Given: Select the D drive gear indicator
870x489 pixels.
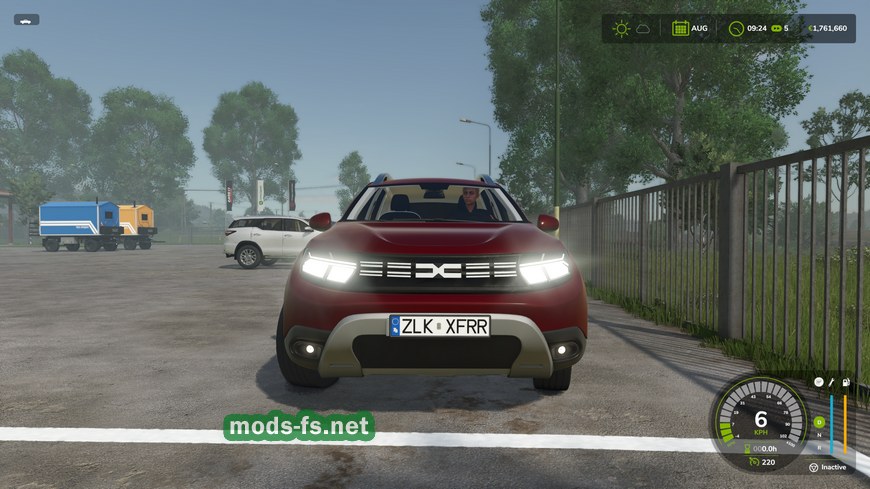Looking at the screenshot, I should click(x=817, y=421).
